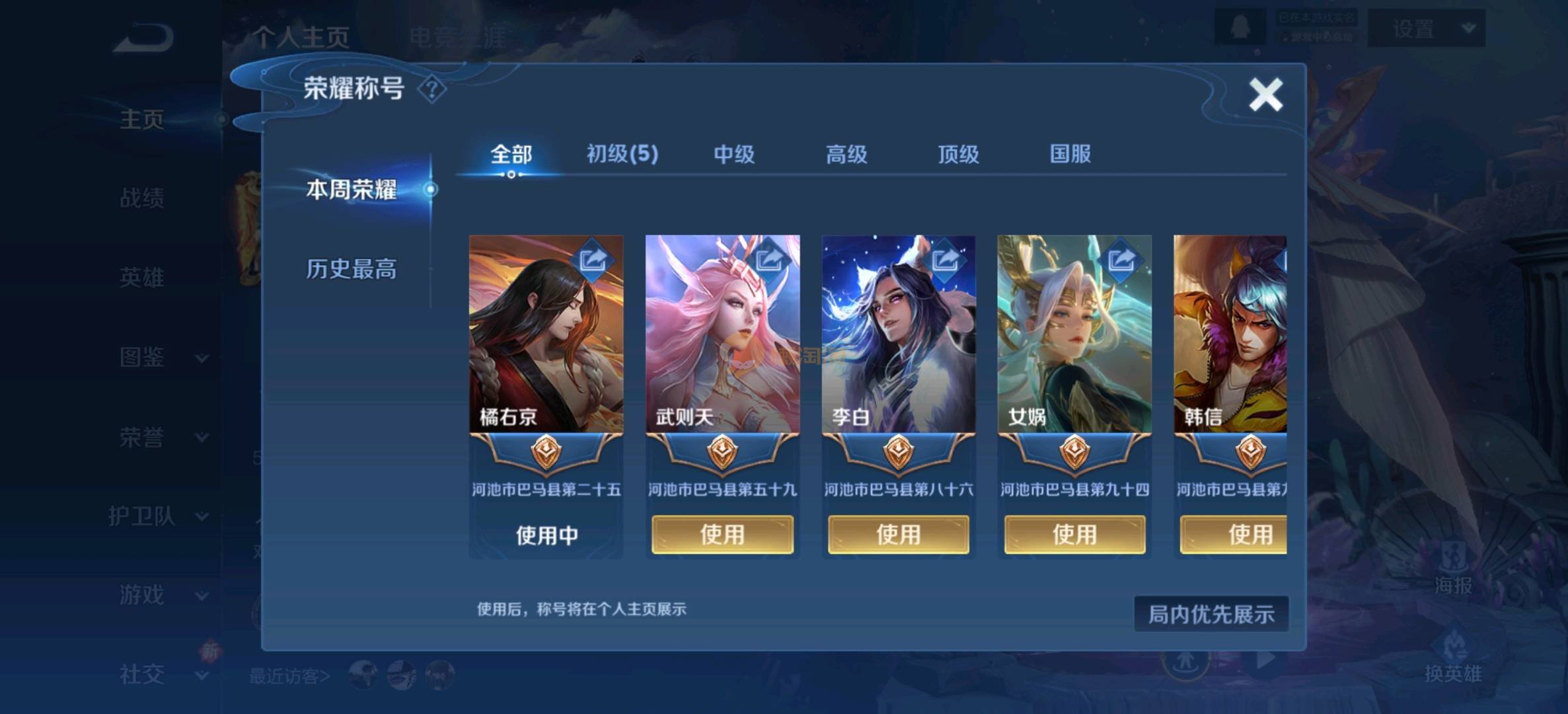Use the 李白 title
The image size is (1568, 714).
898,534
